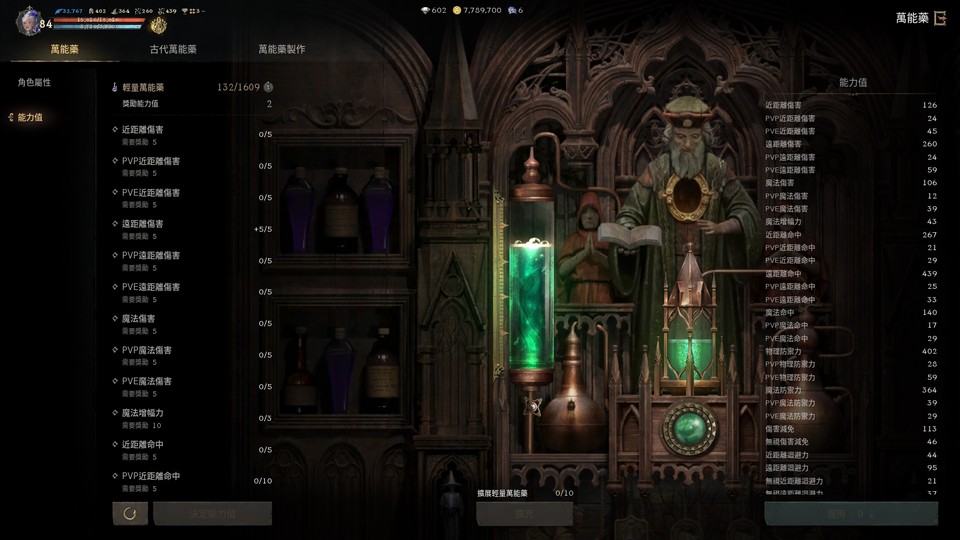The width and height of the screenshot is (960, 540).
Task: Click the circular reset arrow button
Action: 130,514
